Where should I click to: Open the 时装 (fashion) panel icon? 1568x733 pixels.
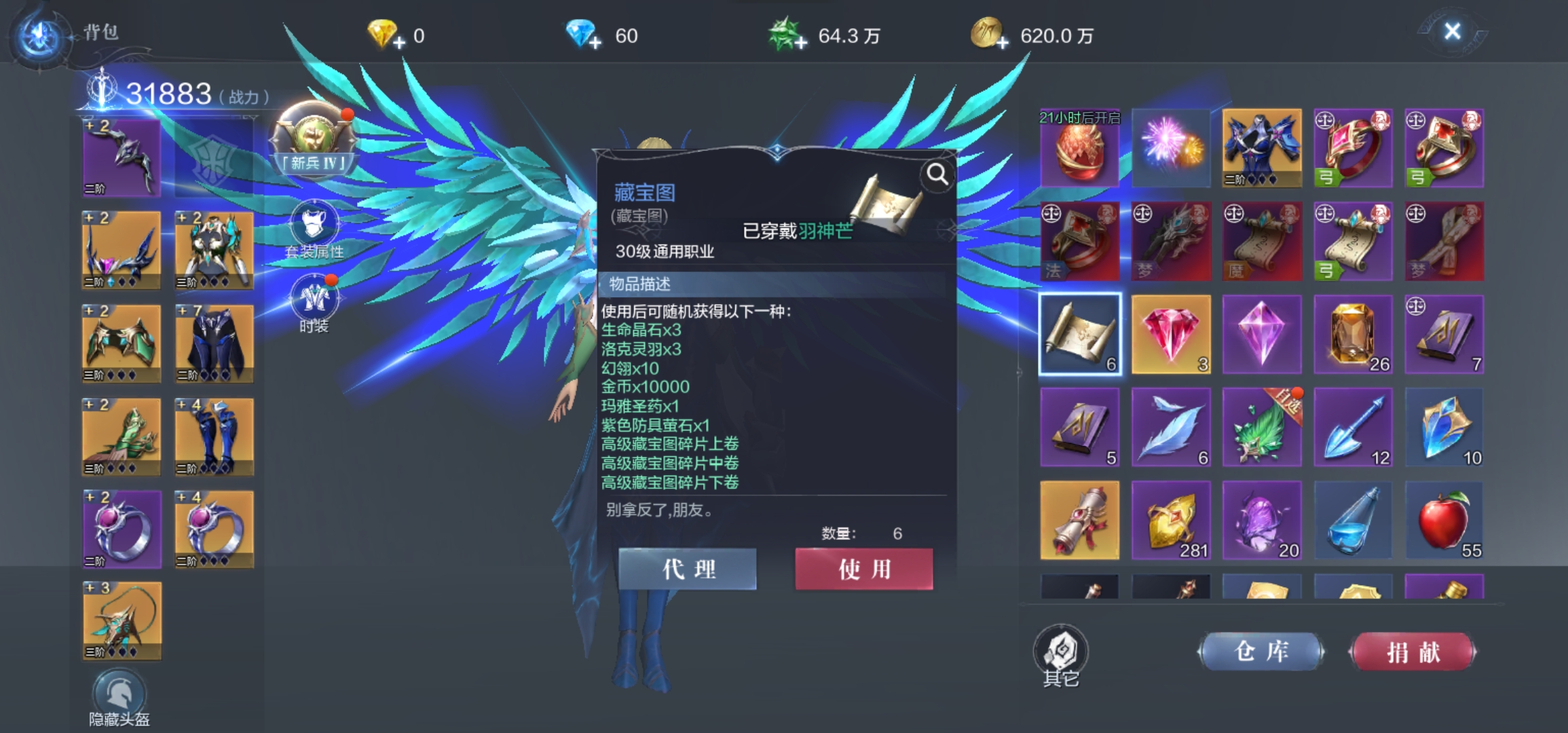315,301
